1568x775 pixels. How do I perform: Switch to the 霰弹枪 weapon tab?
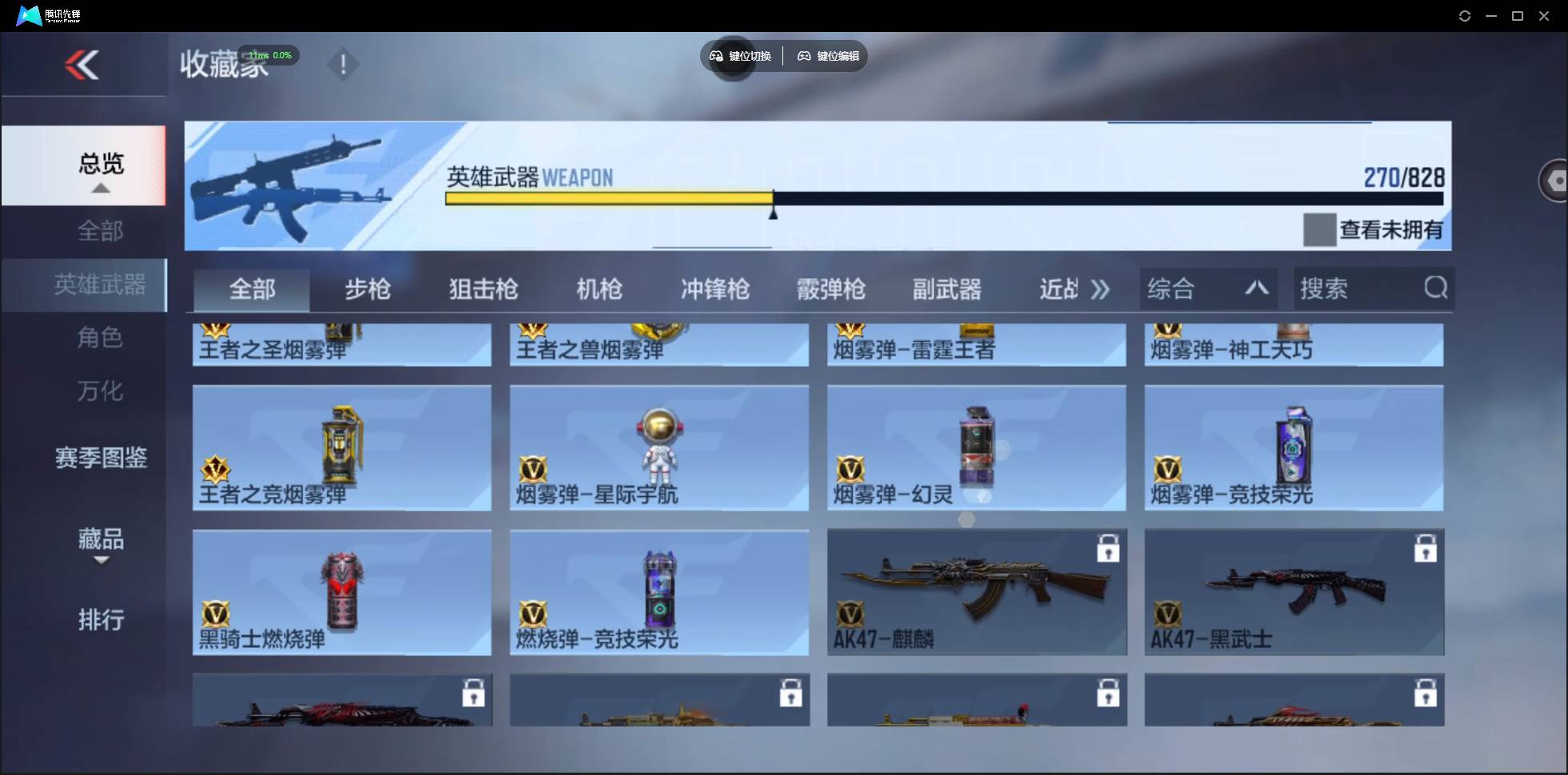[830, 290]
